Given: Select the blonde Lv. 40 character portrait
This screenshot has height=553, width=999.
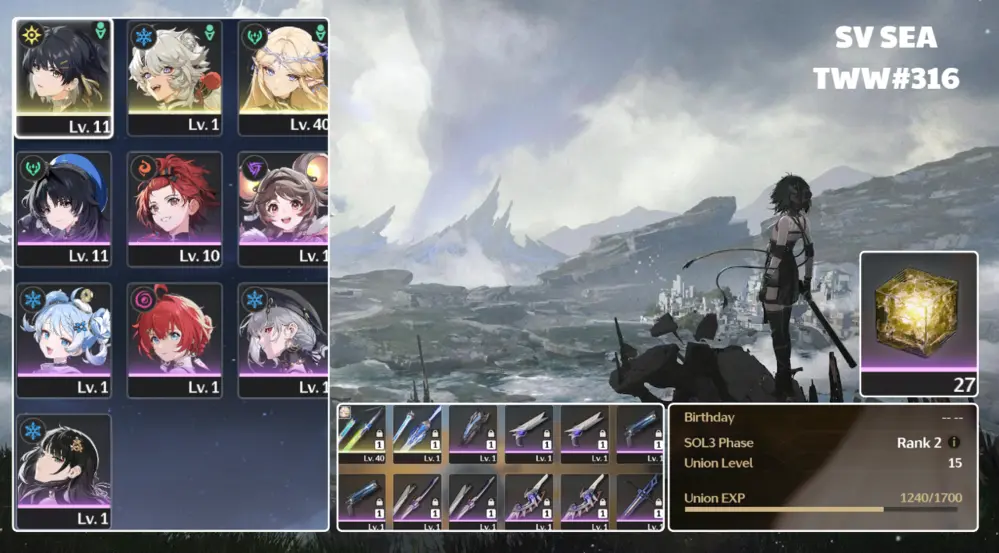Looking at the screenshot, I should 284,77.
